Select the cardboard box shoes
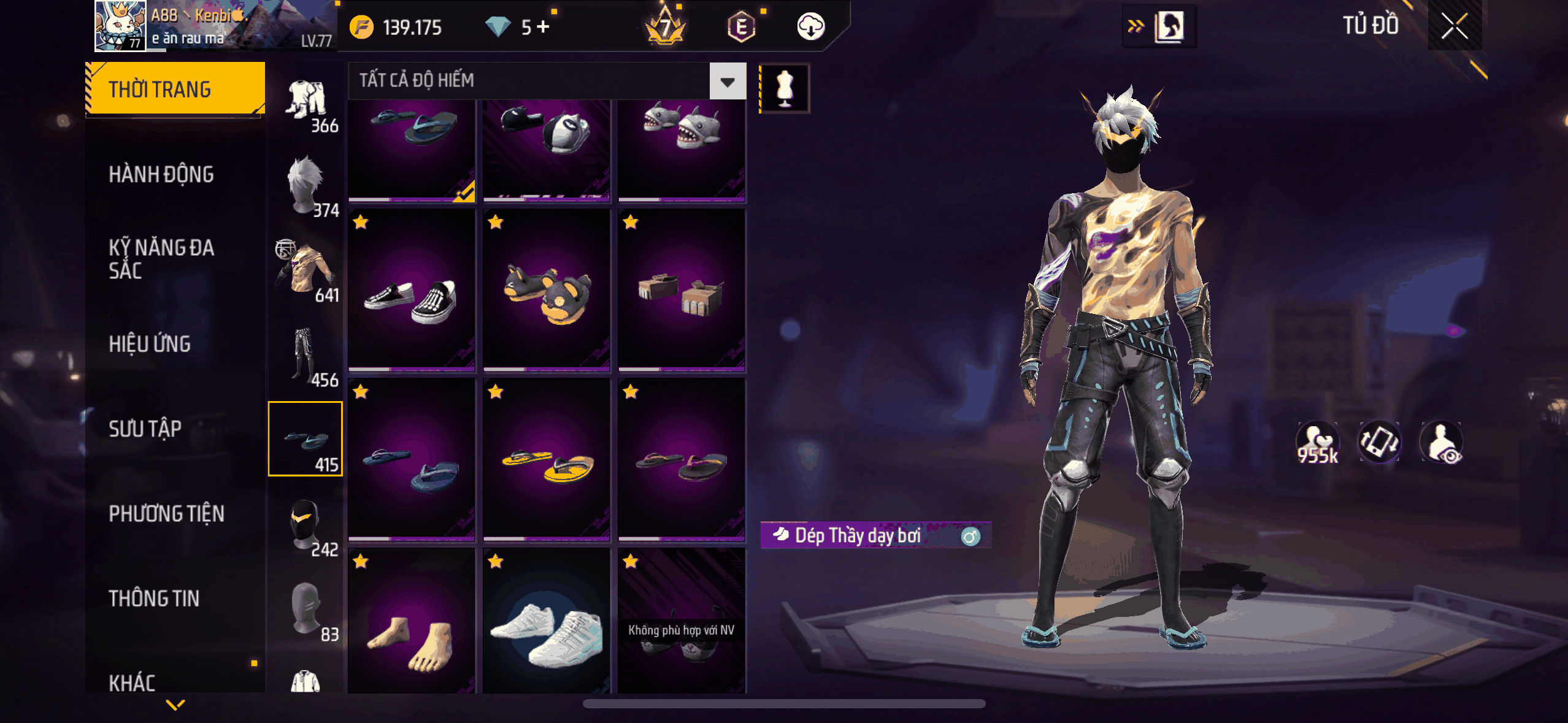 click(x=682, y=291)
